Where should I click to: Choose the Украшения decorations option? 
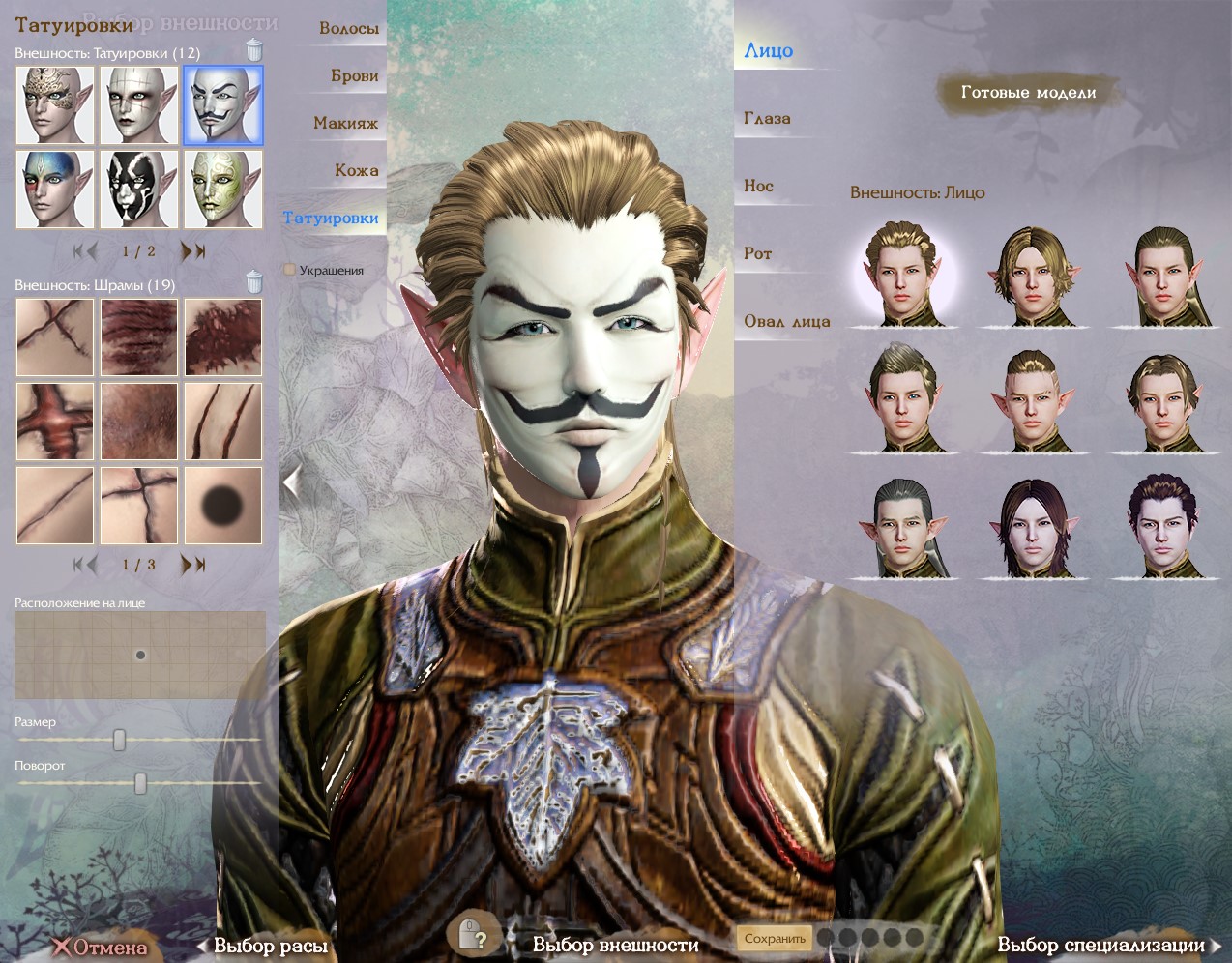pyautogui.click(x=331, y=271)
